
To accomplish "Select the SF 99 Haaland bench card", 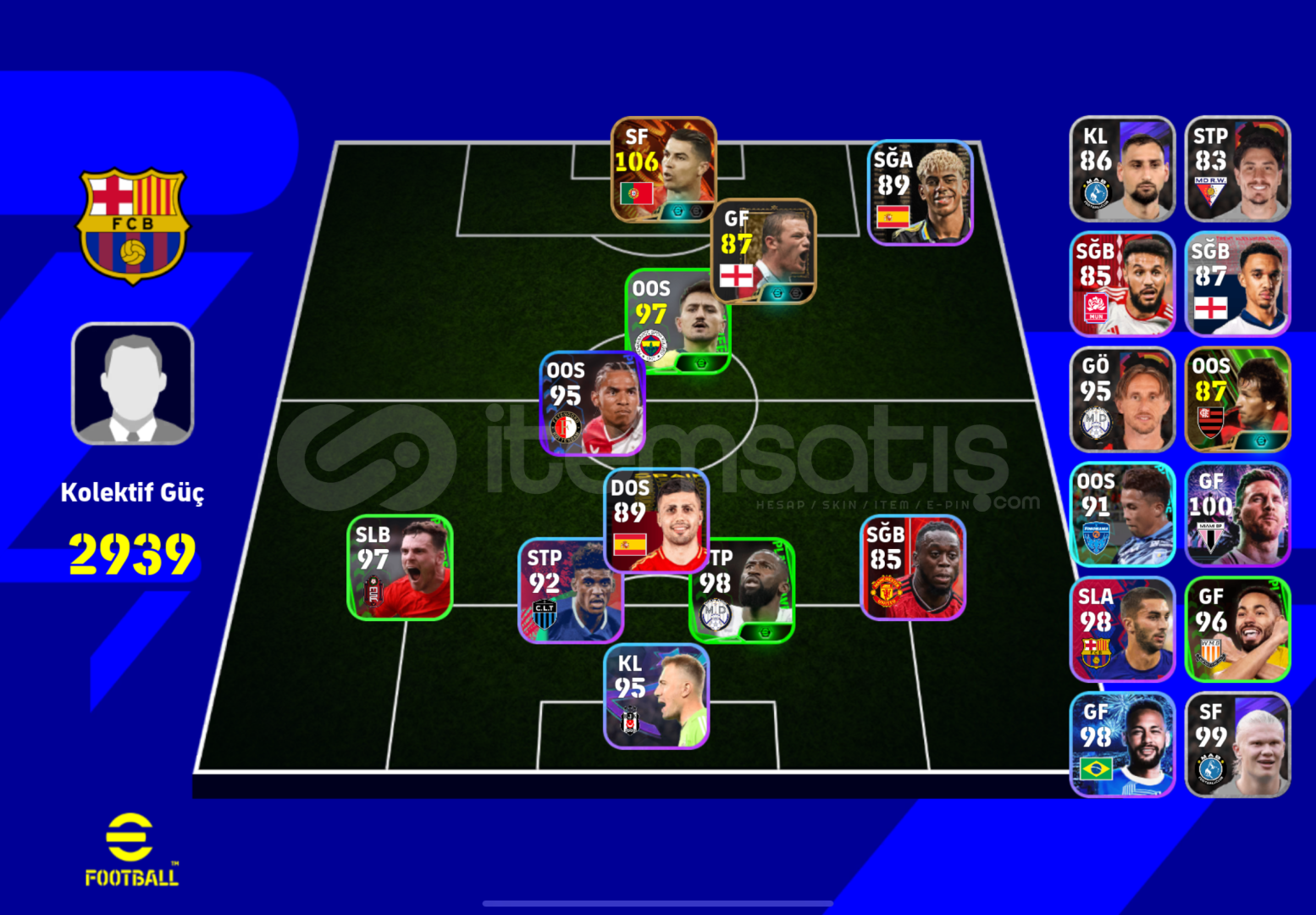I will click(1237, 744).
